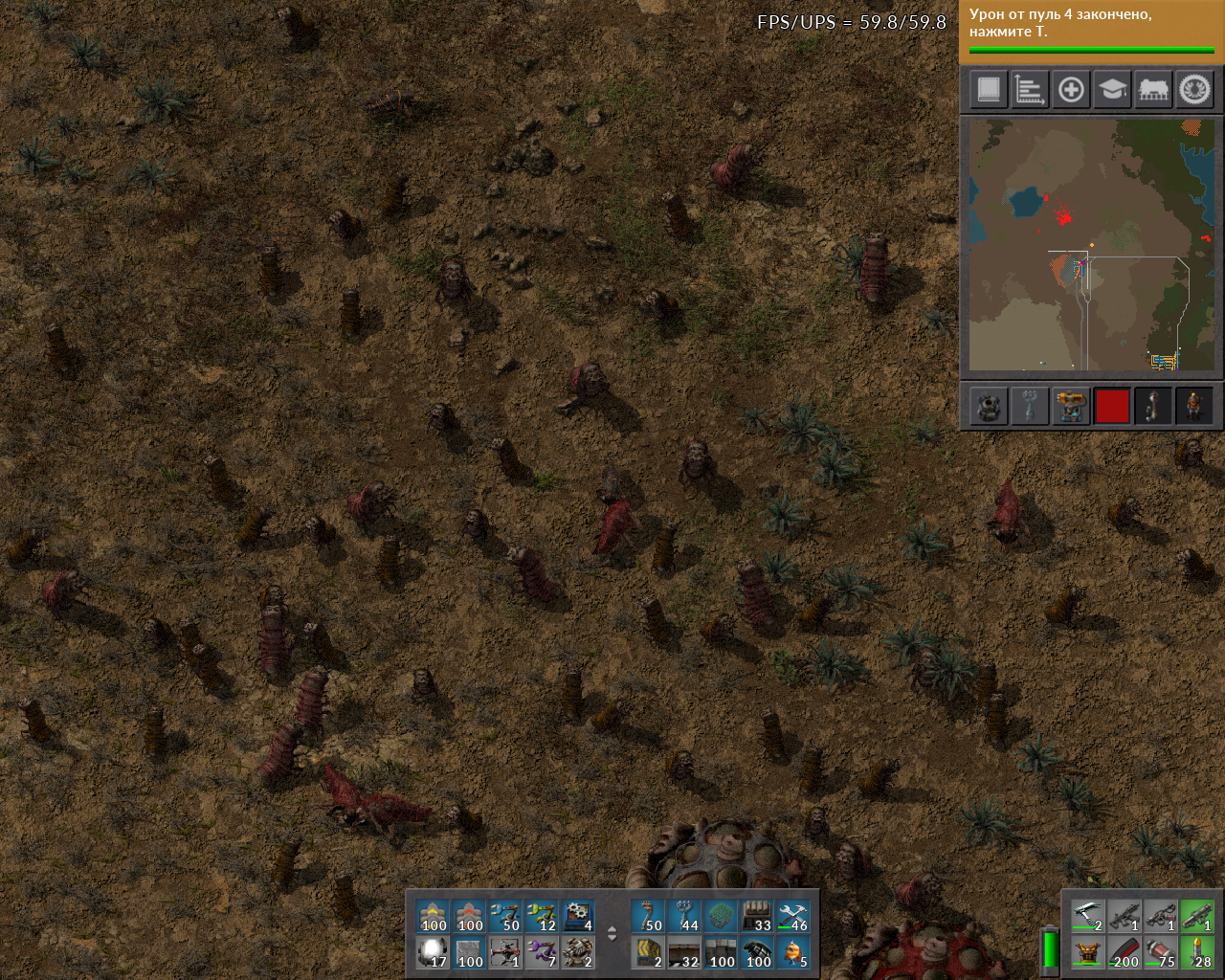Open the technology tree graduation cap
Screen dimensions: 1225x980
[1112, 90]
